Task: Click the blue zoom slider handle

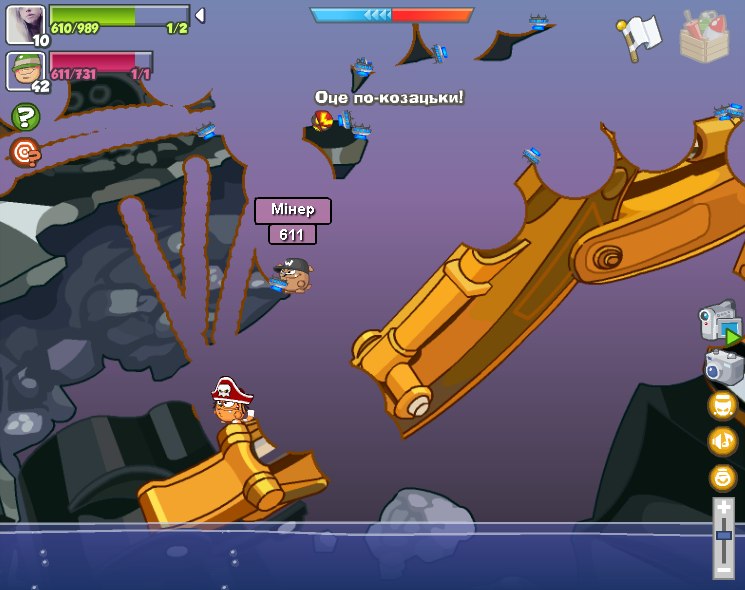Action: coord(724,536)
